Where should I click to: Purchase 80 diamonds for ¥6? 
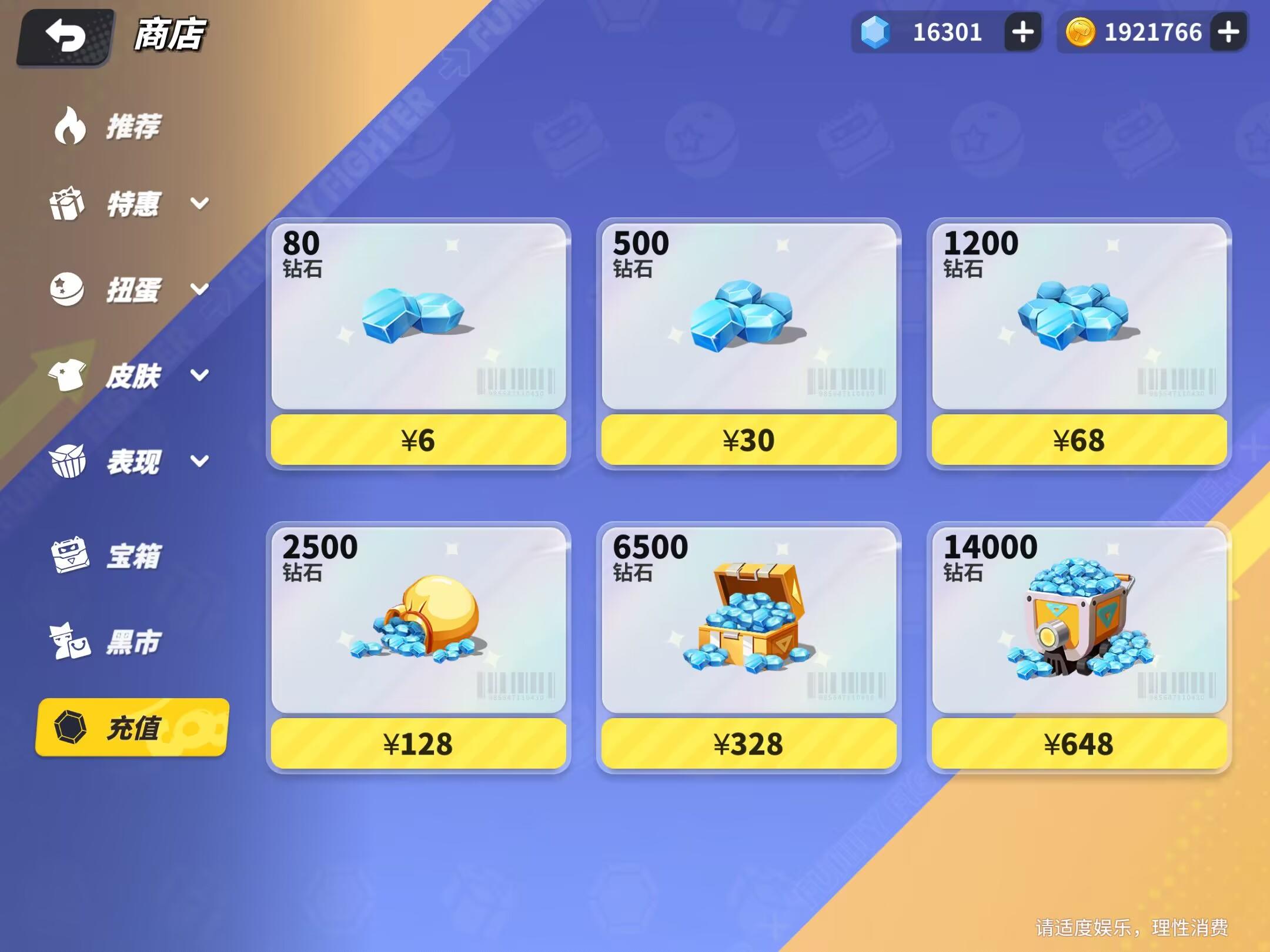pos(419,438)
